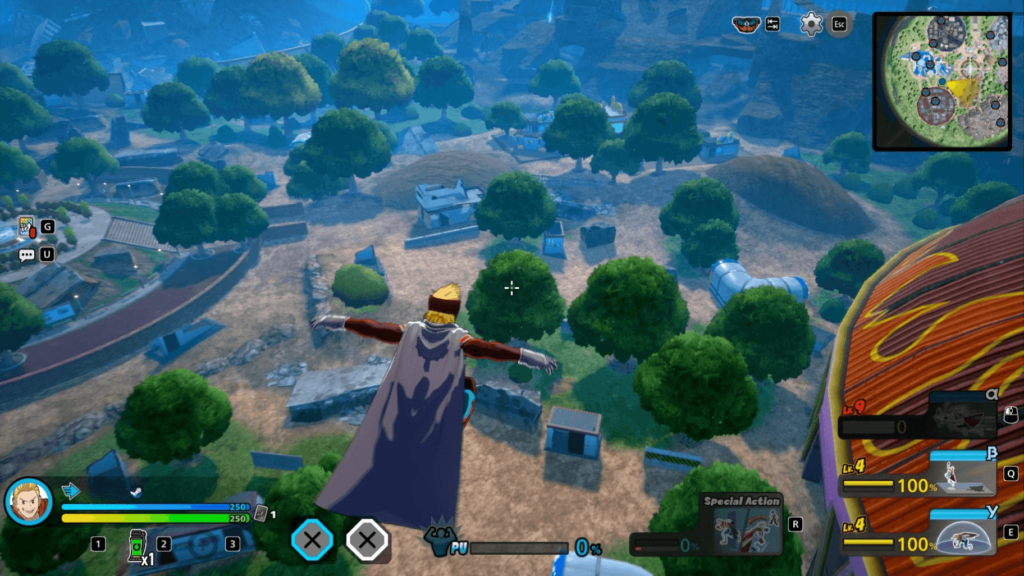Activate the gamma dome skill
Image resolution: width=1024 pixels, height=576 pixels.
click(962, 531)
